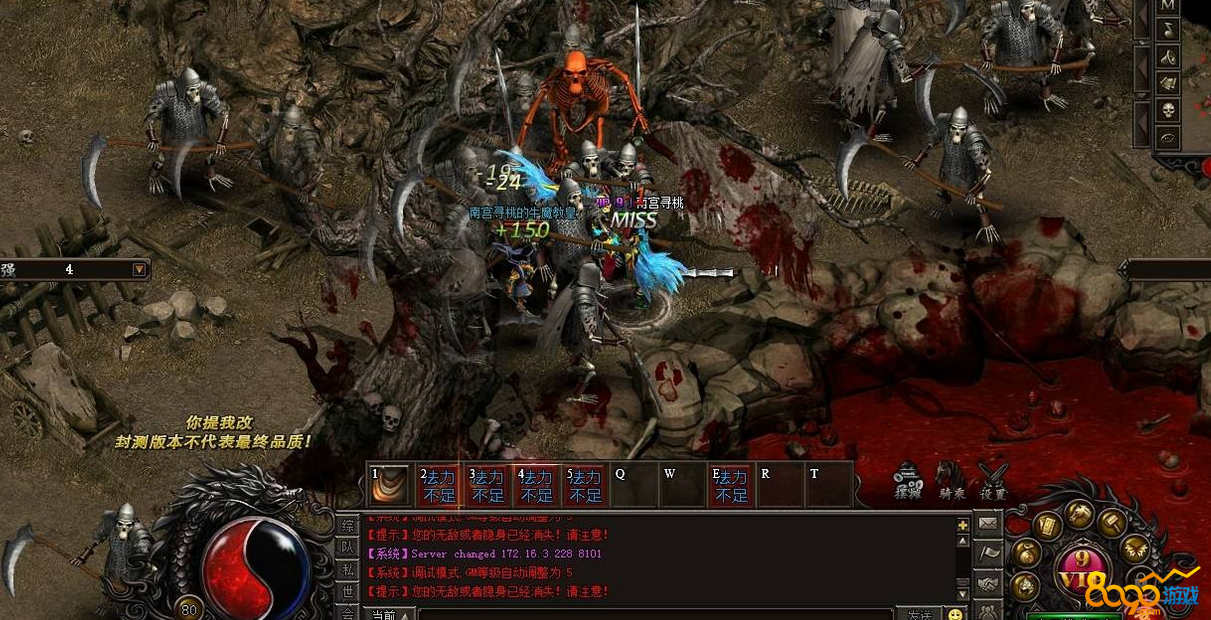Toggle the music note button
This screenshot has height=620, width=1211.
tap(1167, 32)
